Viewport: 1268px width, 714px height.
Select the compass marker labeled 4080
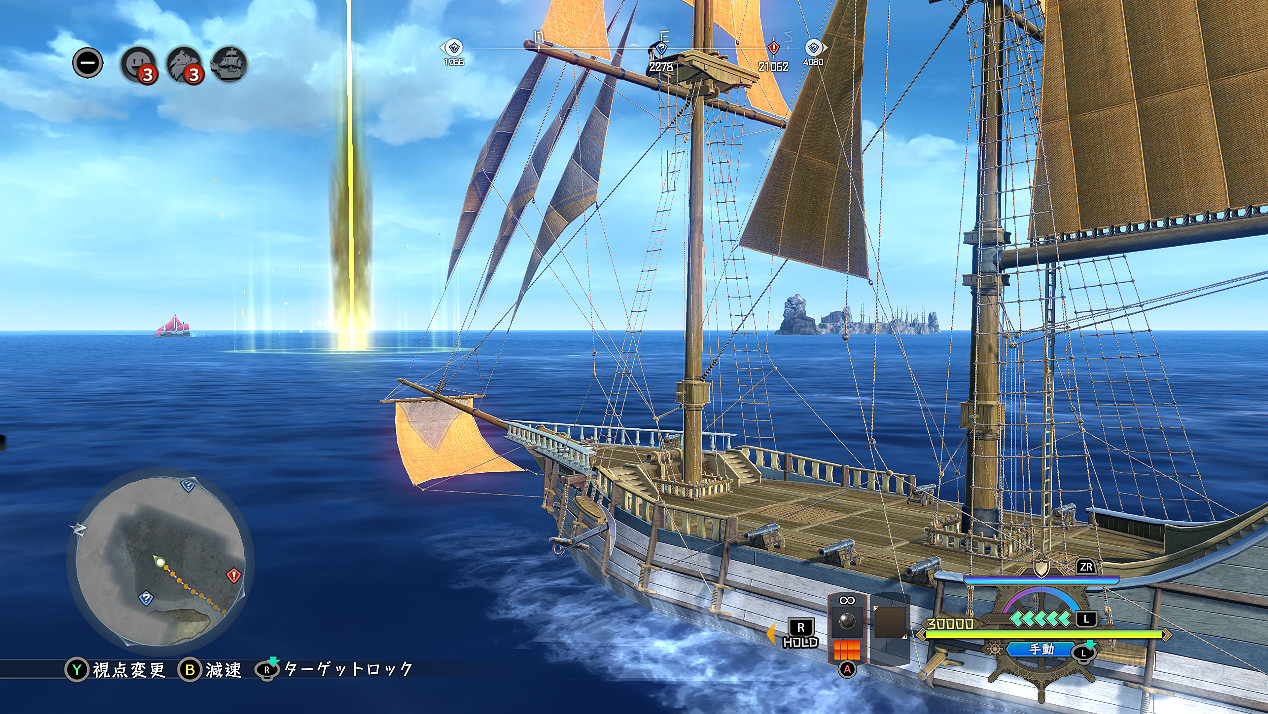(813, 48)
